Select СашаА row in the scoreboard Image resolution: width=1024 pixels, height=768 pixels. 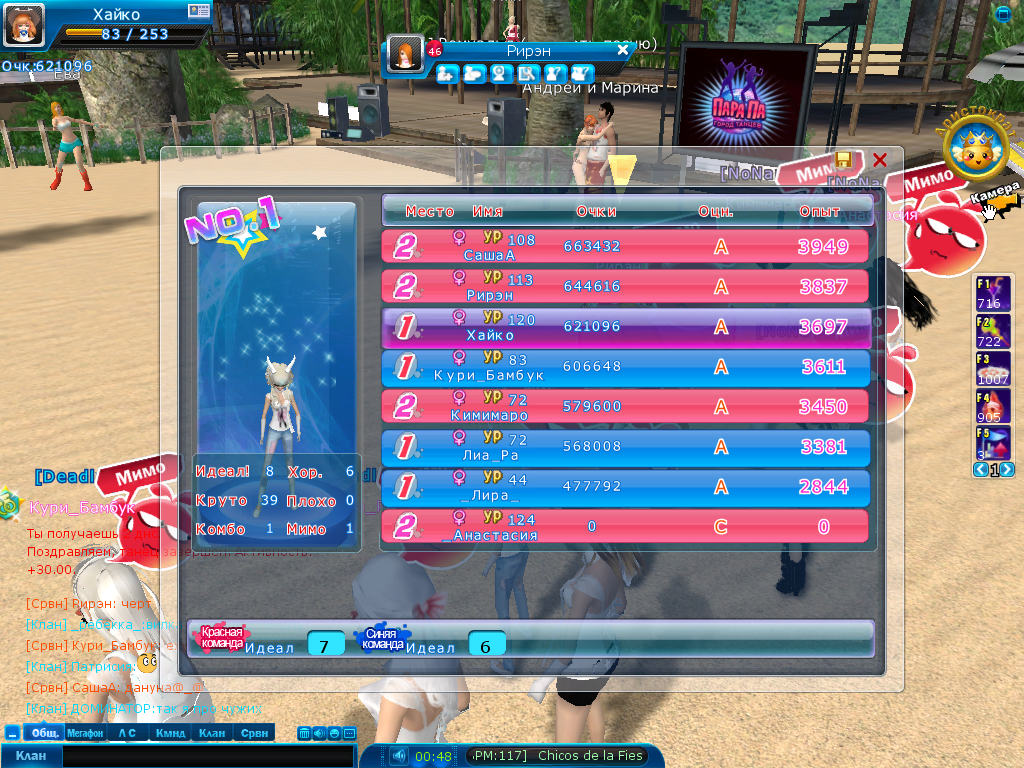tap(625, 247)
